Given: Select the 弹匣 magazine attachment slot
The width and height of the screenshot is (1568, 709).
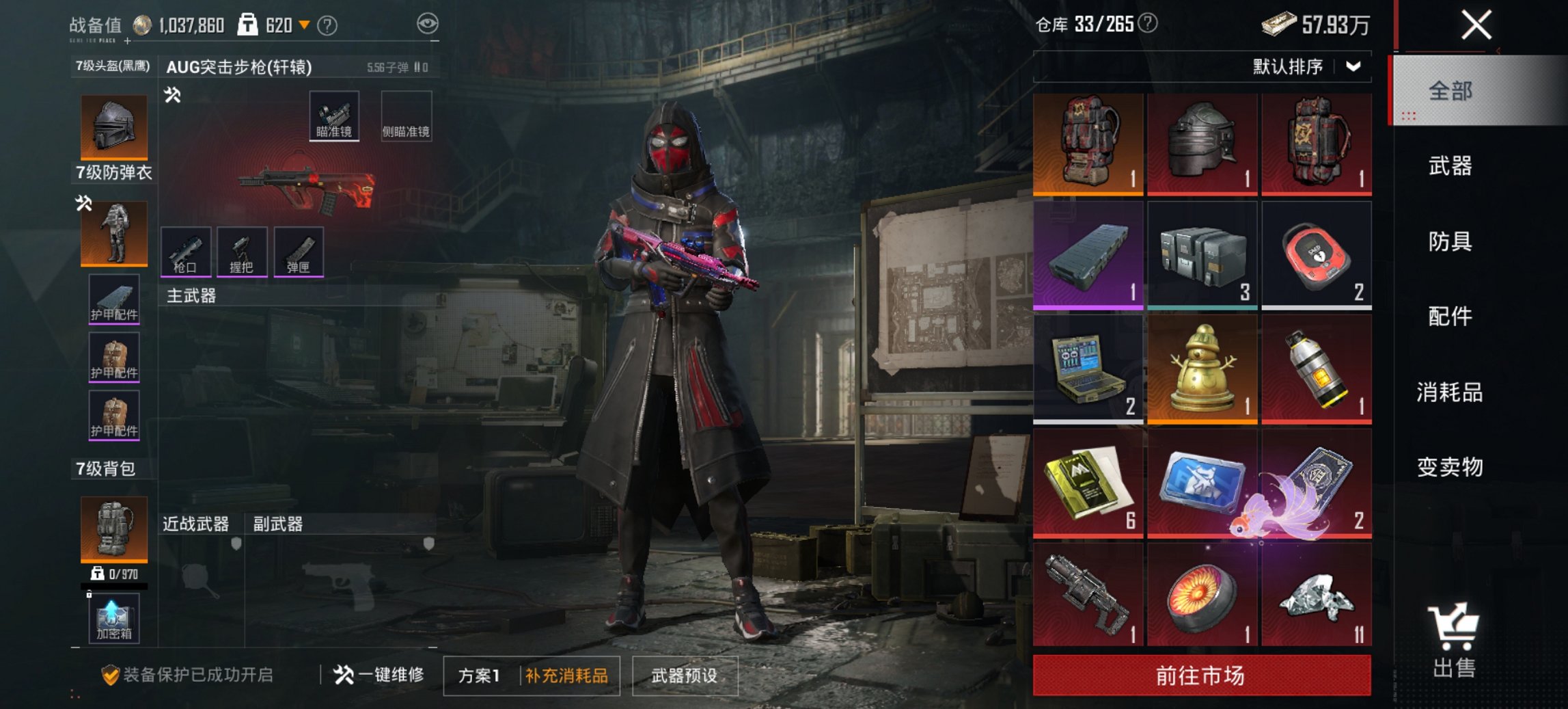Looking at the screenshot, I should [x=299, y=251].
